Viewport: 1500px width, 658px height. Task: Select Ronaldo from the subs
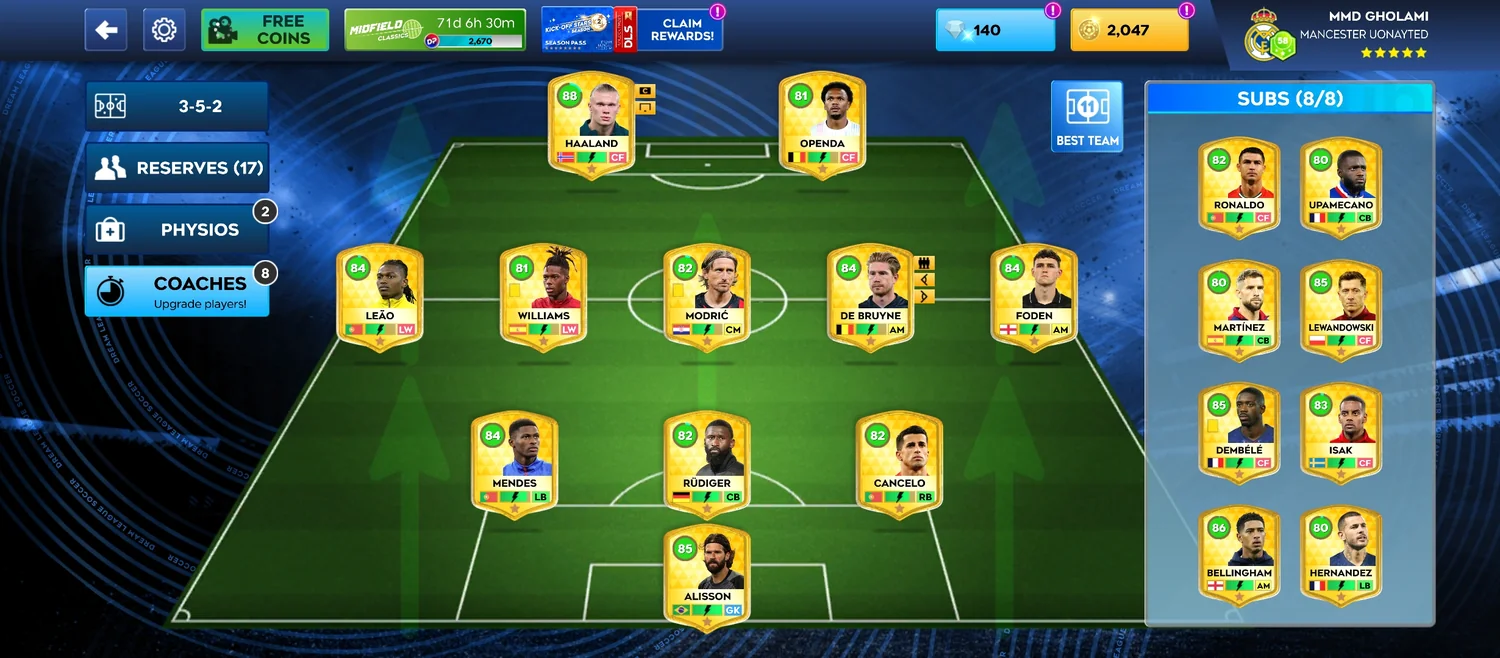[1239, 186]
